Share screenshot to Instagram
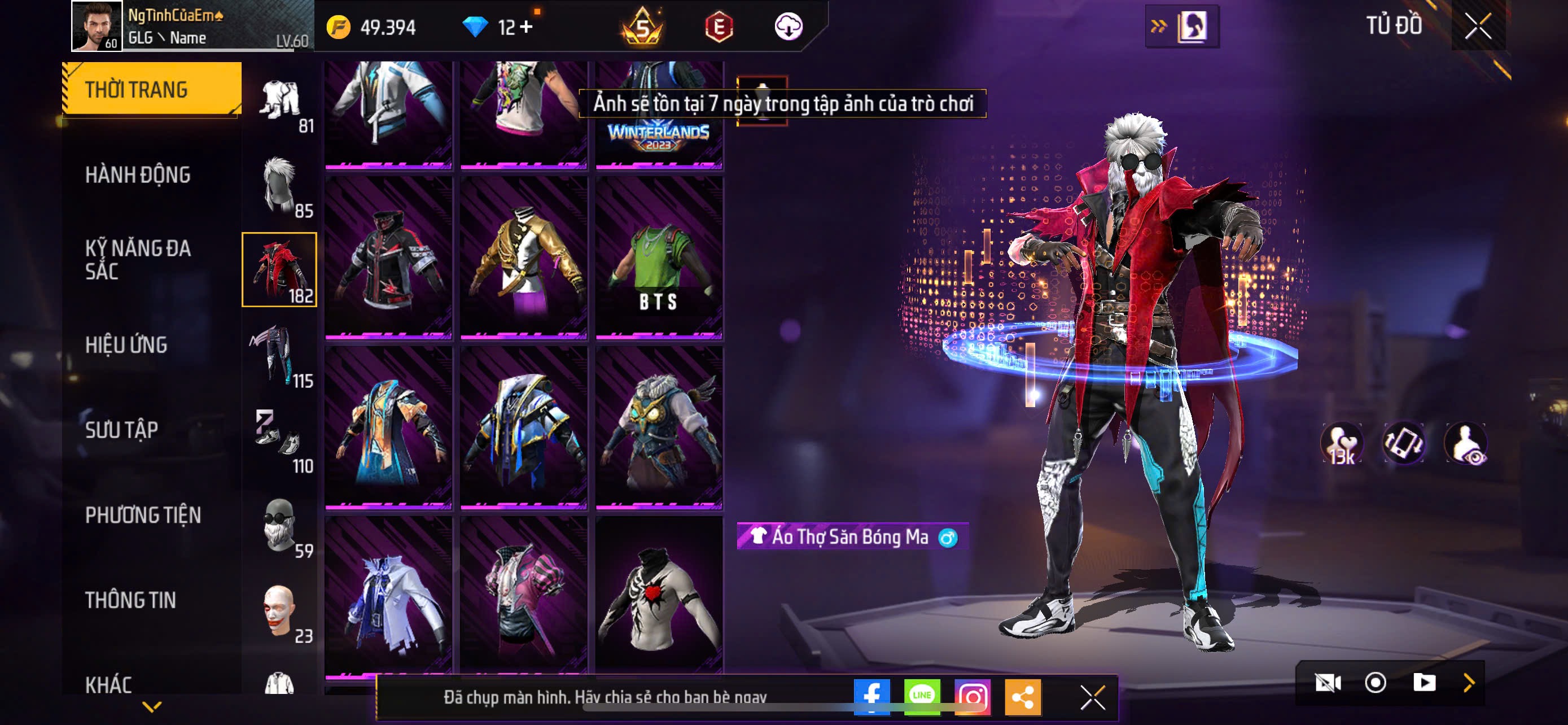This screenshot has height=725, width=1568. coord(972,696)
